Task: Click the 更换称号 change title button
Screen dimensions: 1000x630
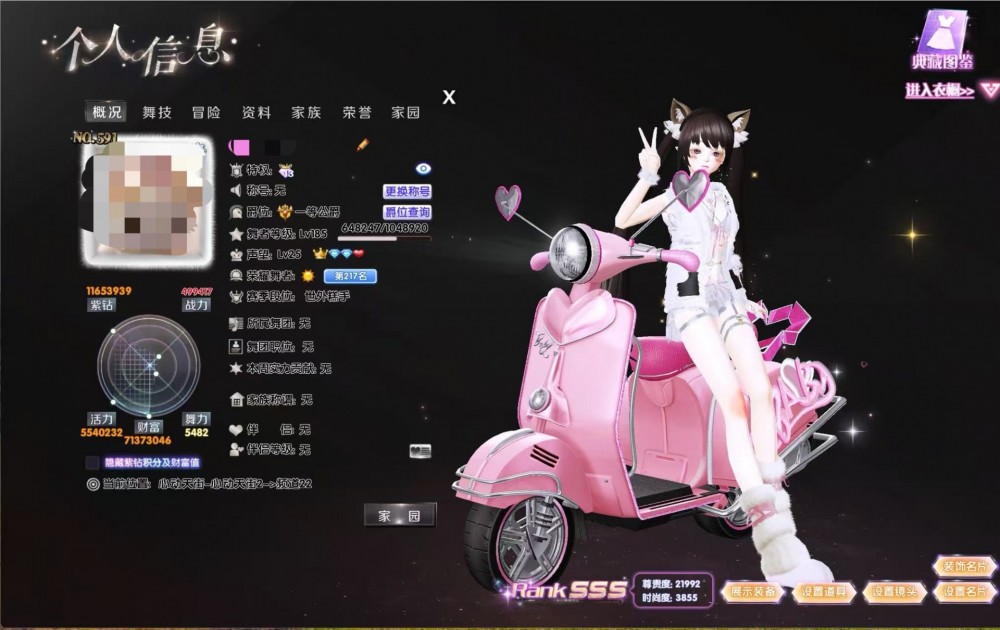Action: pos(407,191)
